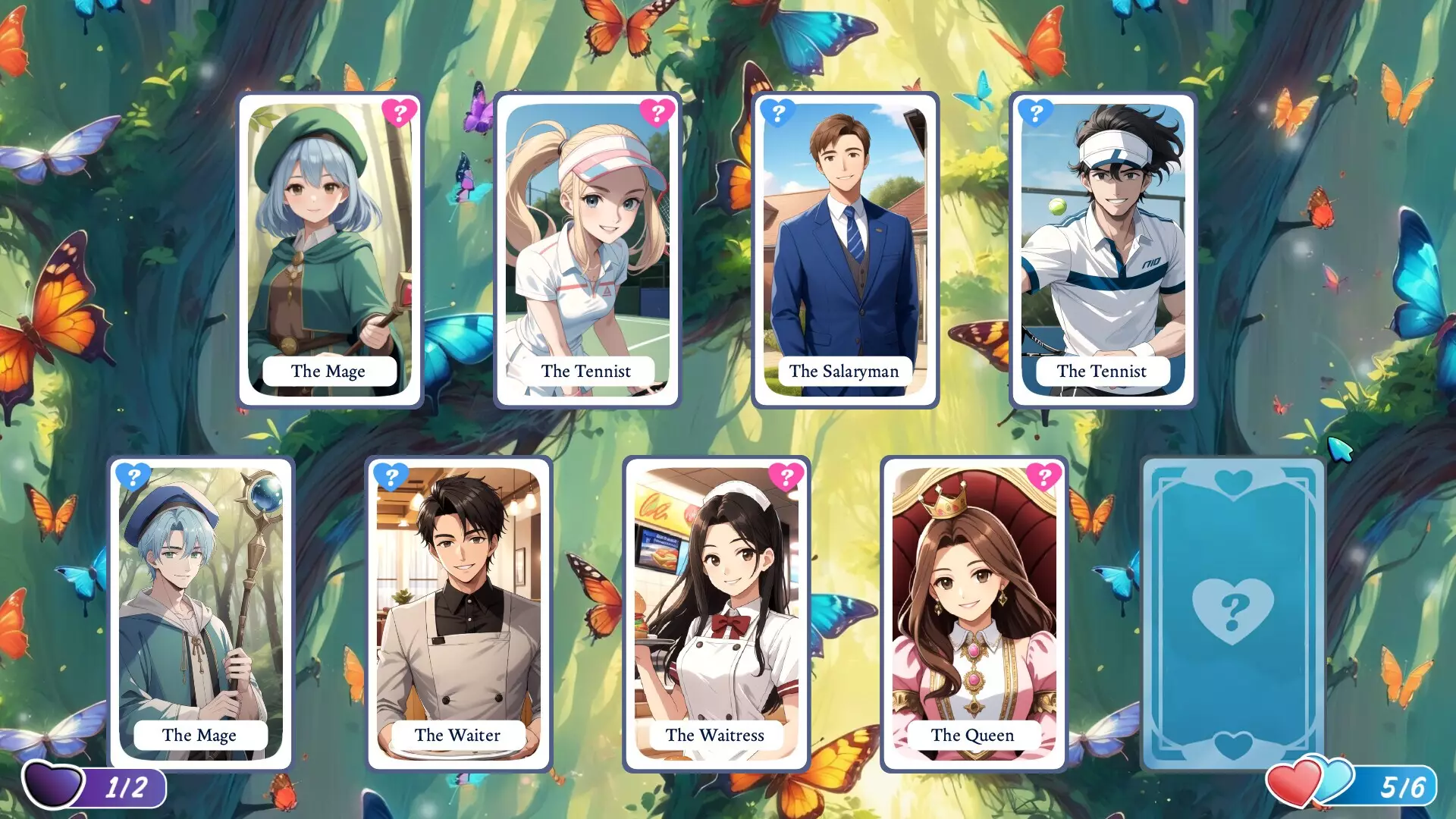This screenshot has width=1456, height=819.
Task: Select the Waiter card
Action: coord(458,614)
